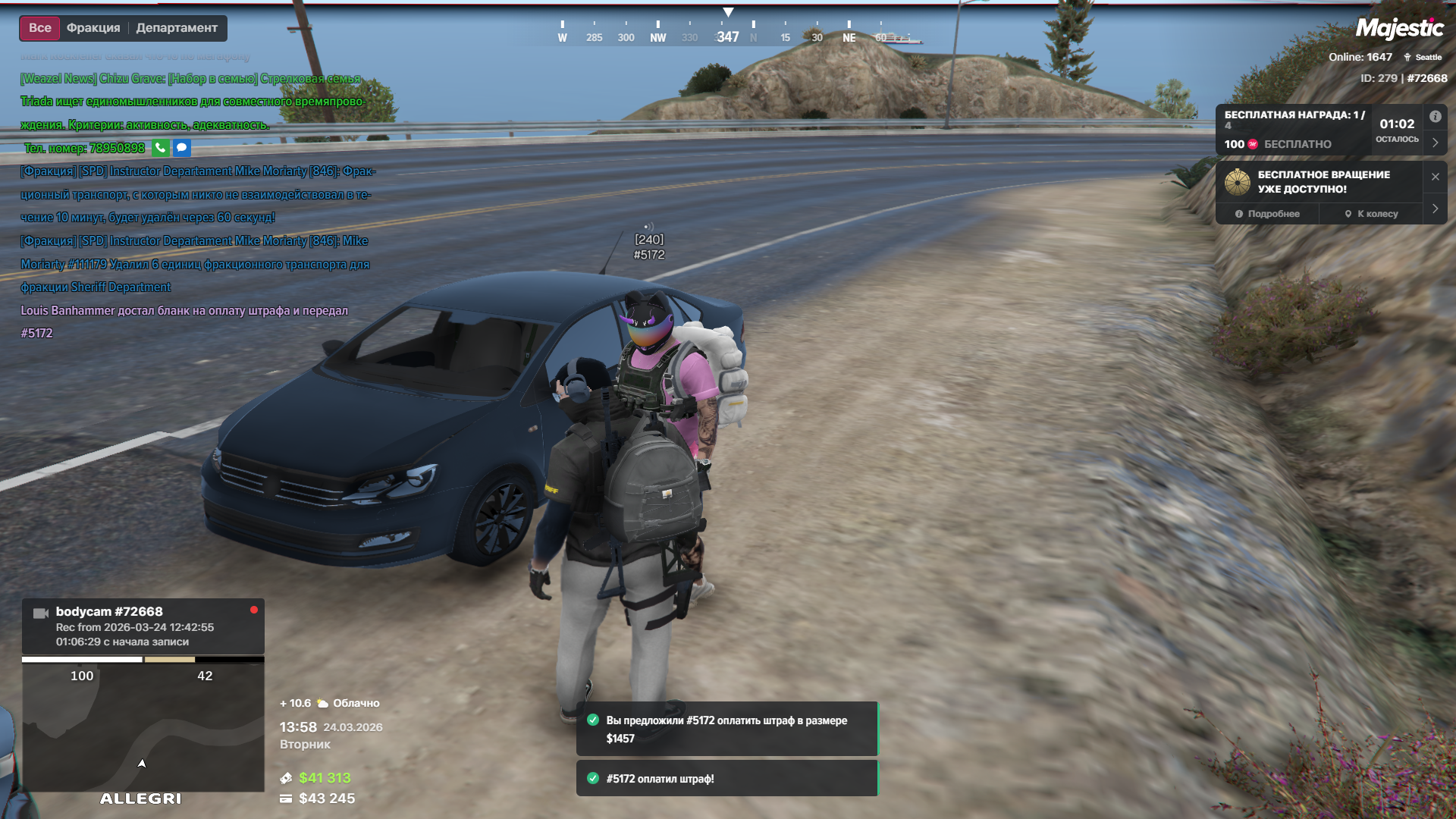This screenshot has width=1456, height=819.
Task: Close the free spin notification
Action: tap(1435, 177)
